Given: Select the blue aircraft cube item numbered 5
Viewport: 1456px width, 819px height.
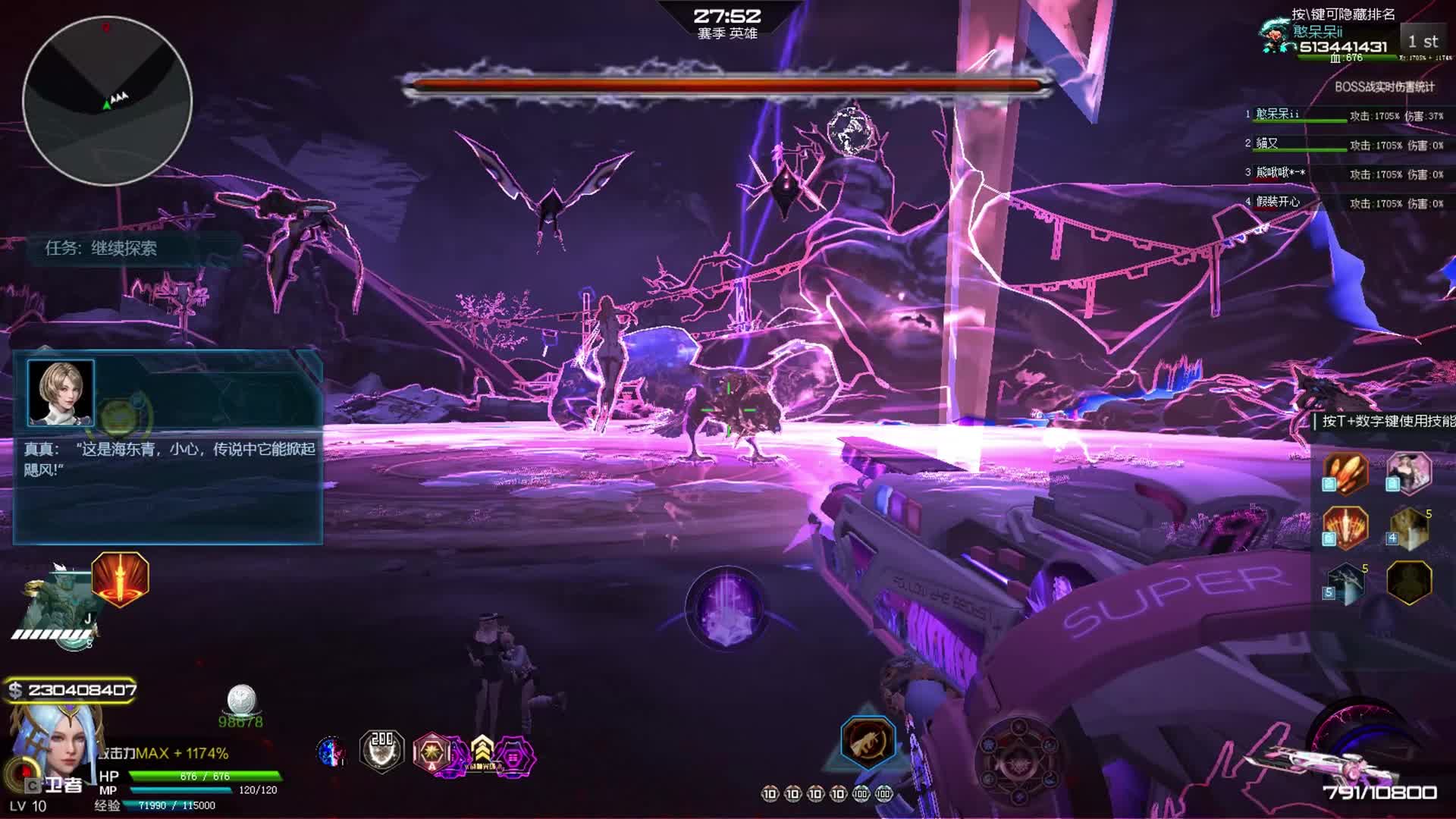Looking at the screenshot, I should pos(1345,582).
